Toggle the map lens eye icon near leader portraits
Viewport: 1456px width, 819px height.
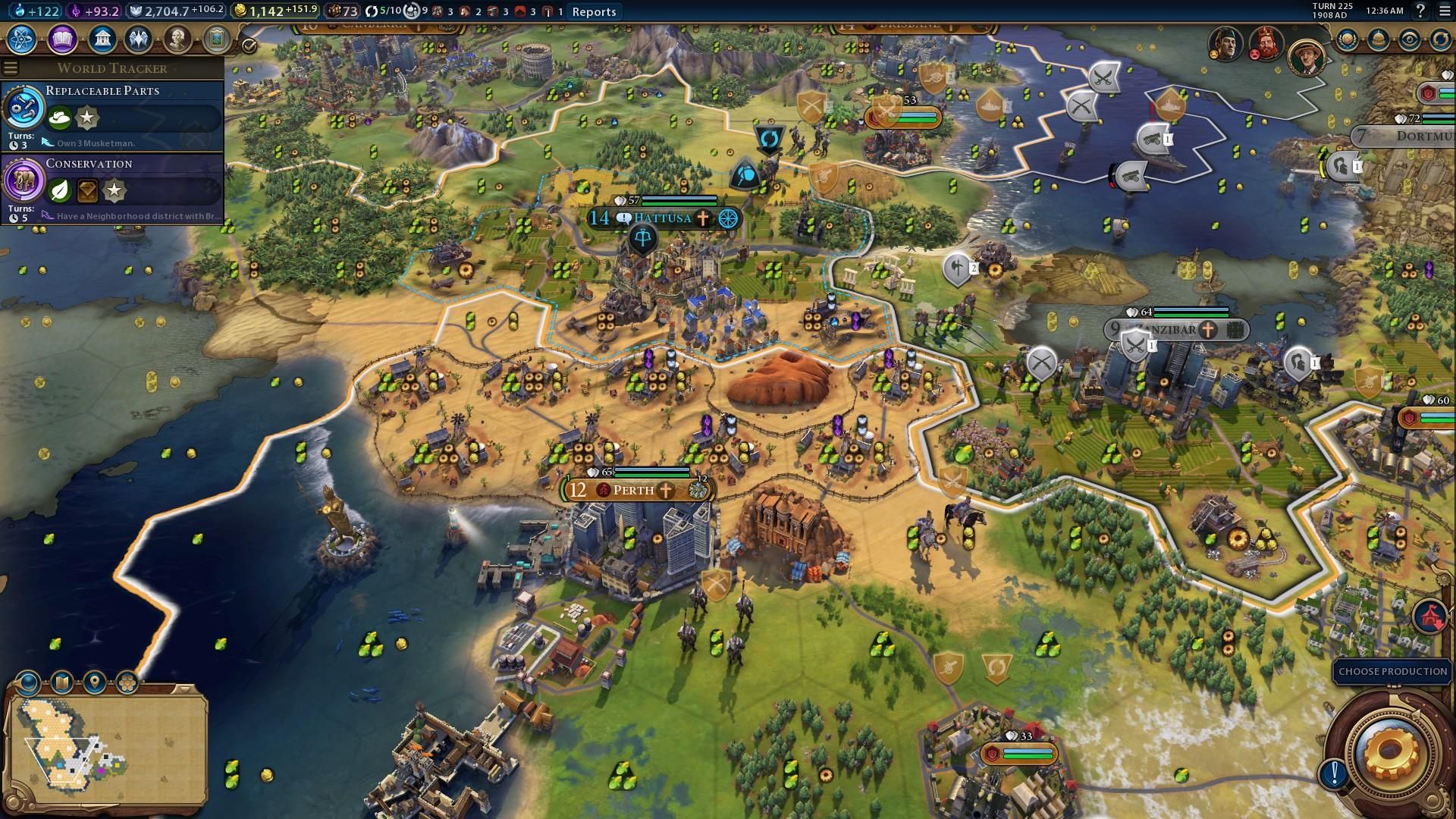point(1408,39)
